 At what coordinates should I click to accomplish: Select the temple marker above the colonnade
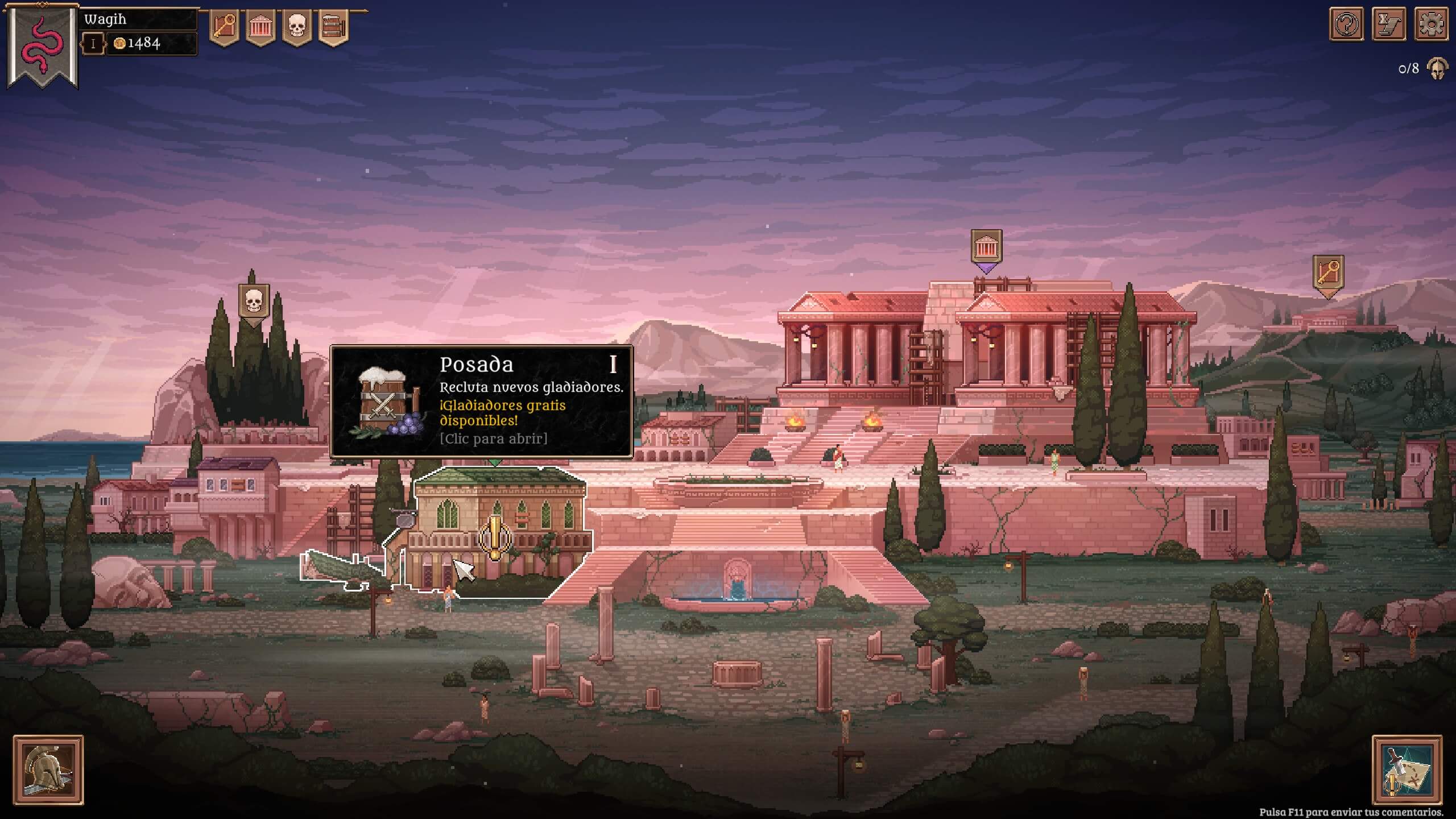(986, 247)
